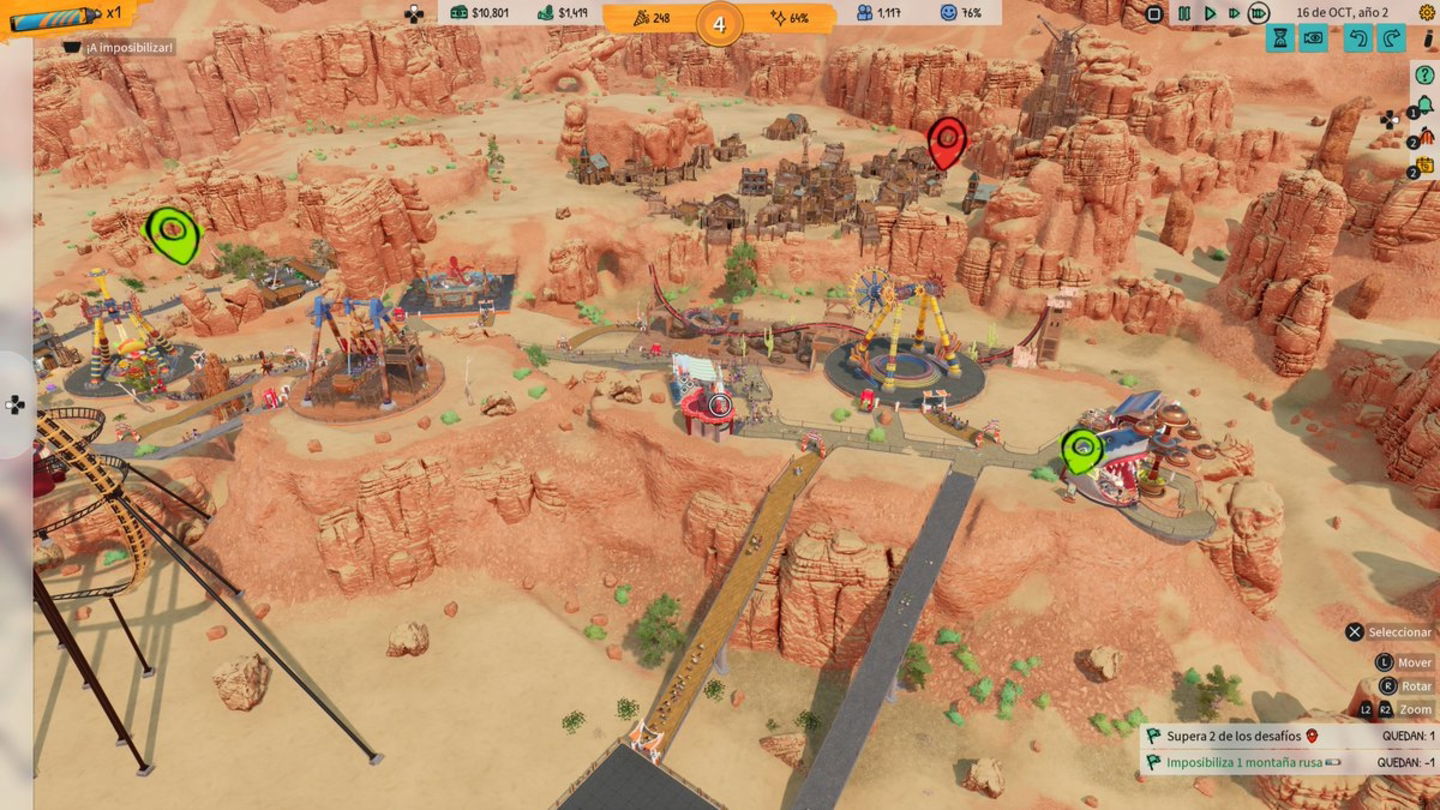Pause the game simulation
Image resolution: width=1440 pixels, height=810 pixels.
(1184, 14)
